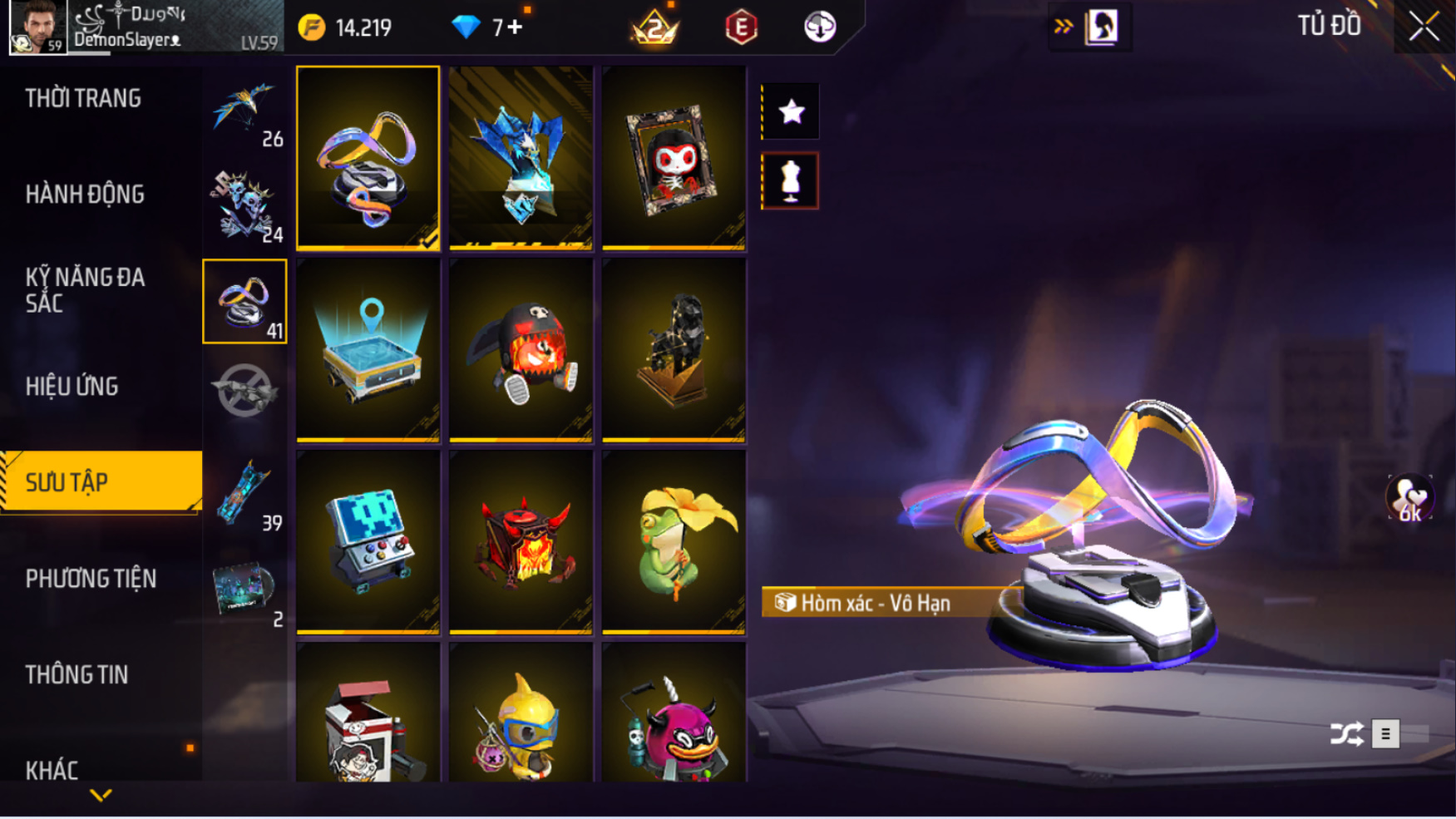Screen dimensions: 1456x819
Task: Select the blue arcade machine loot box
Action: click(x=368, y=542)
